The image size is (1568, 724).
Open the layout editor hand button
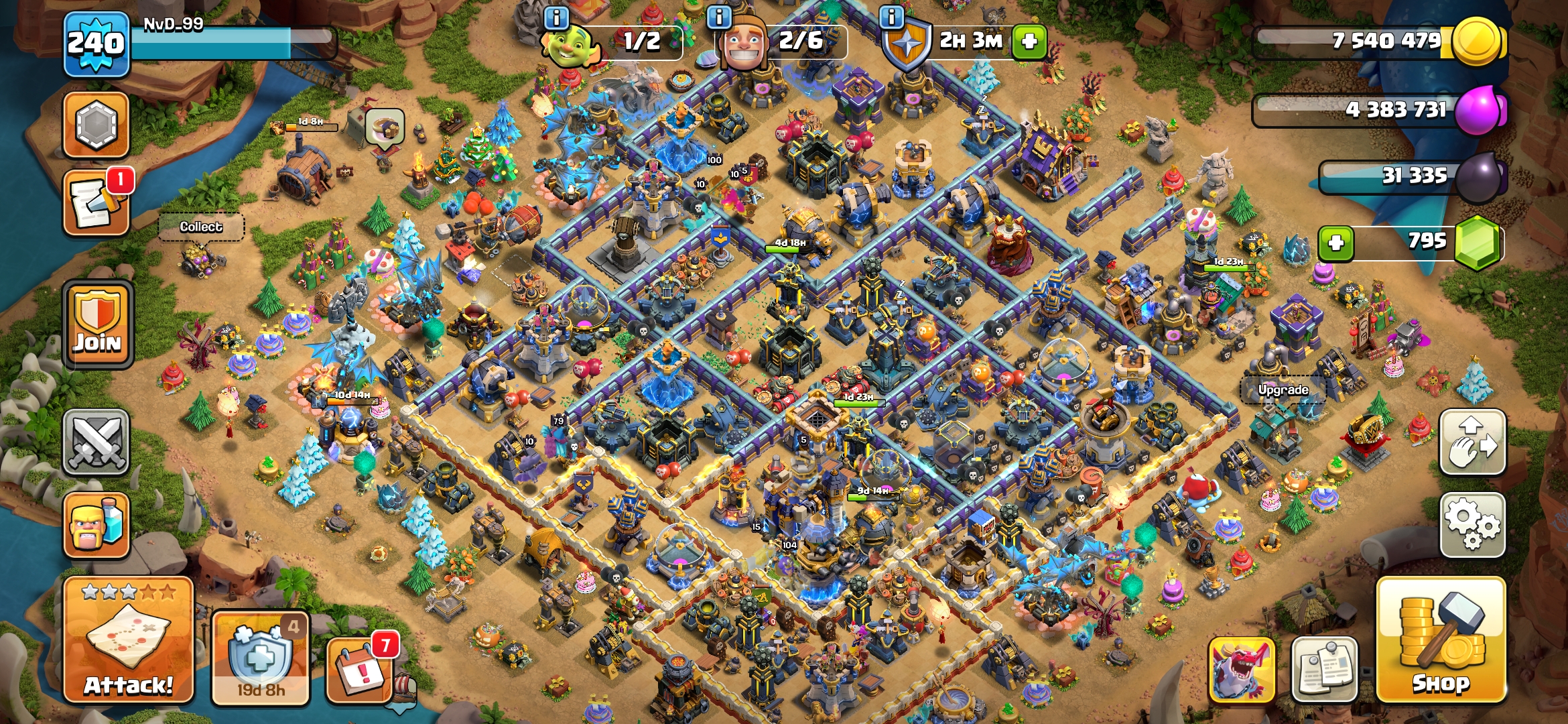(1472, 442)
